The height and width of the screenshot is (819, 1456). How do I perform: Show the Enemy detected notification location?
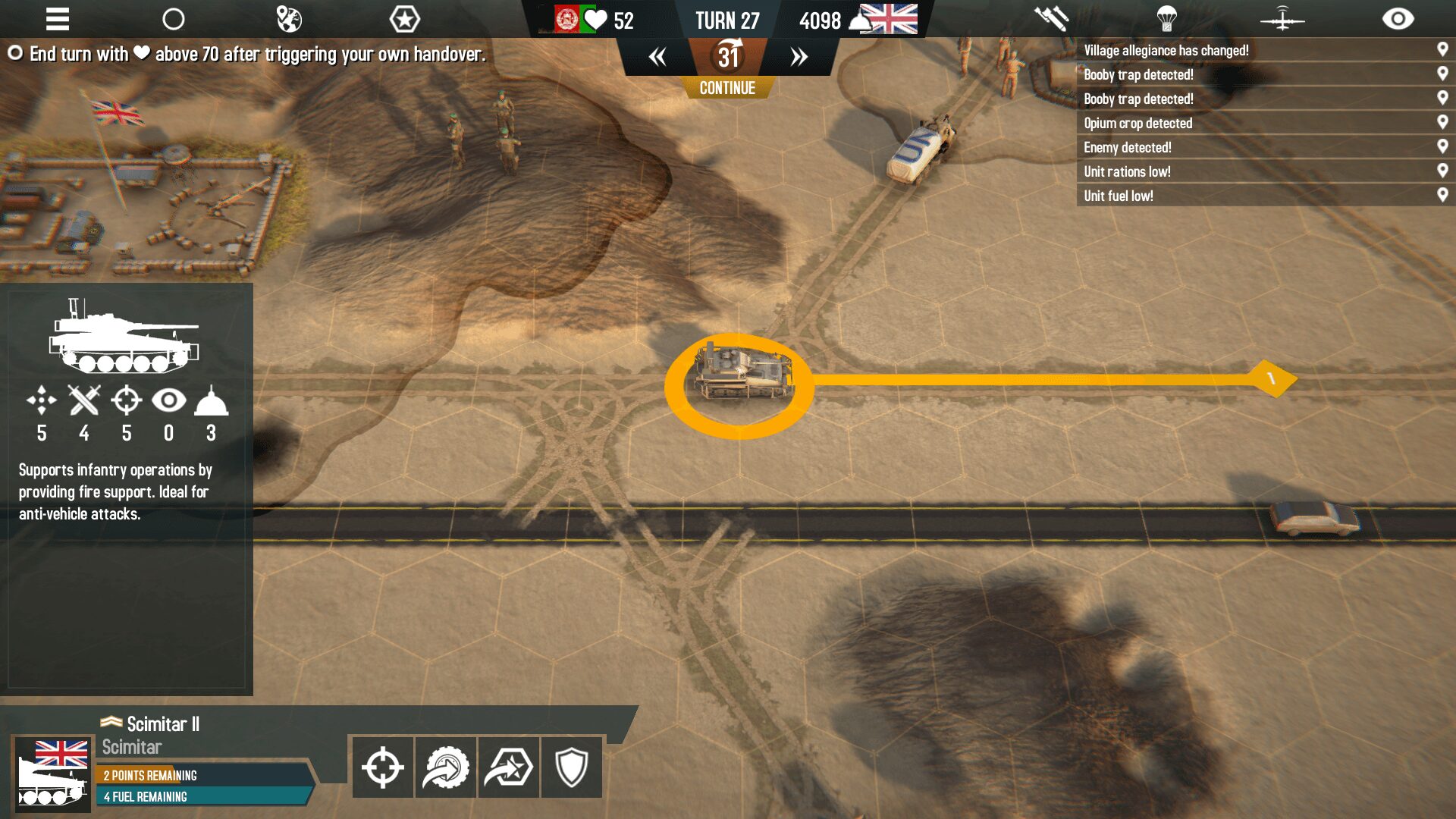click(1127, 148)
